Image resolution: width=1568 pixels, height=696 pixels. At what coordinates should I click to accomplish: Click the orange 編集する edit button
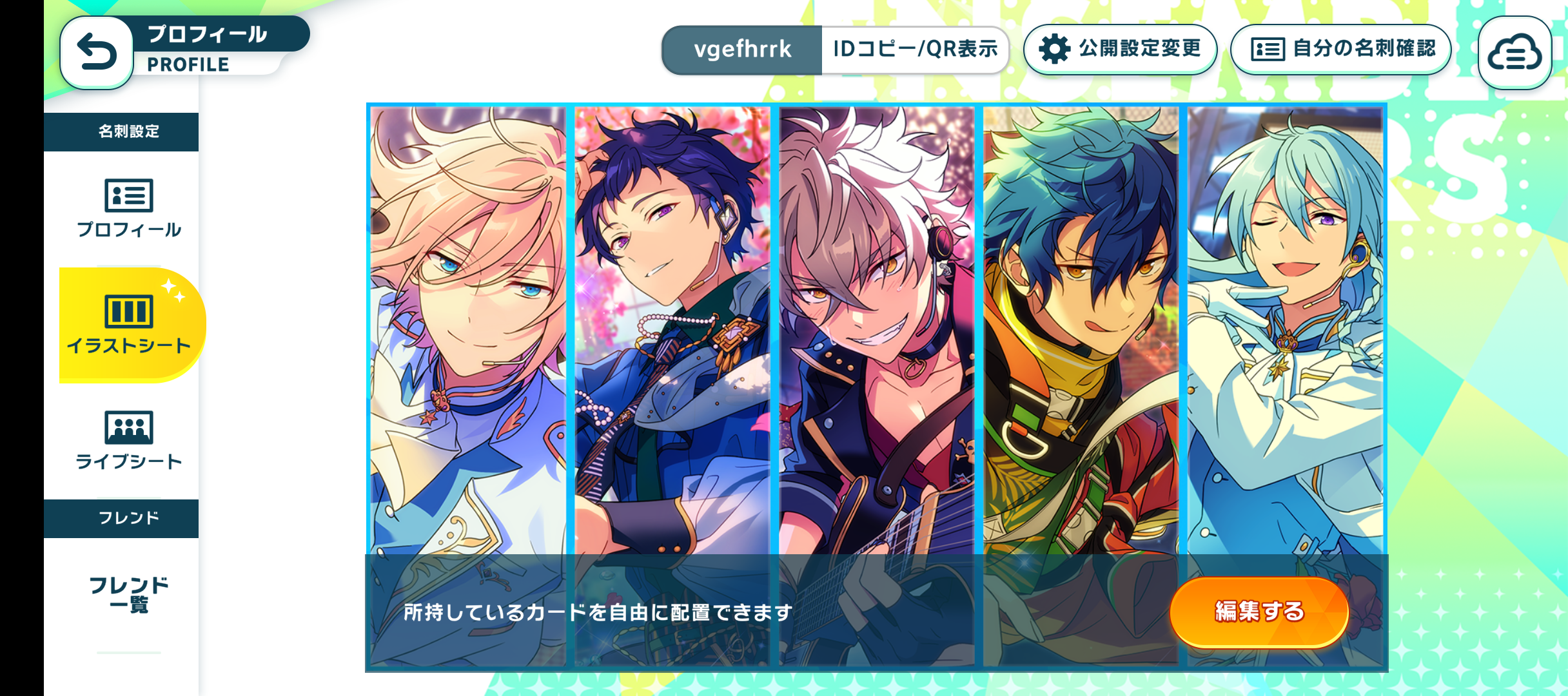click(x=1259, y=611)
